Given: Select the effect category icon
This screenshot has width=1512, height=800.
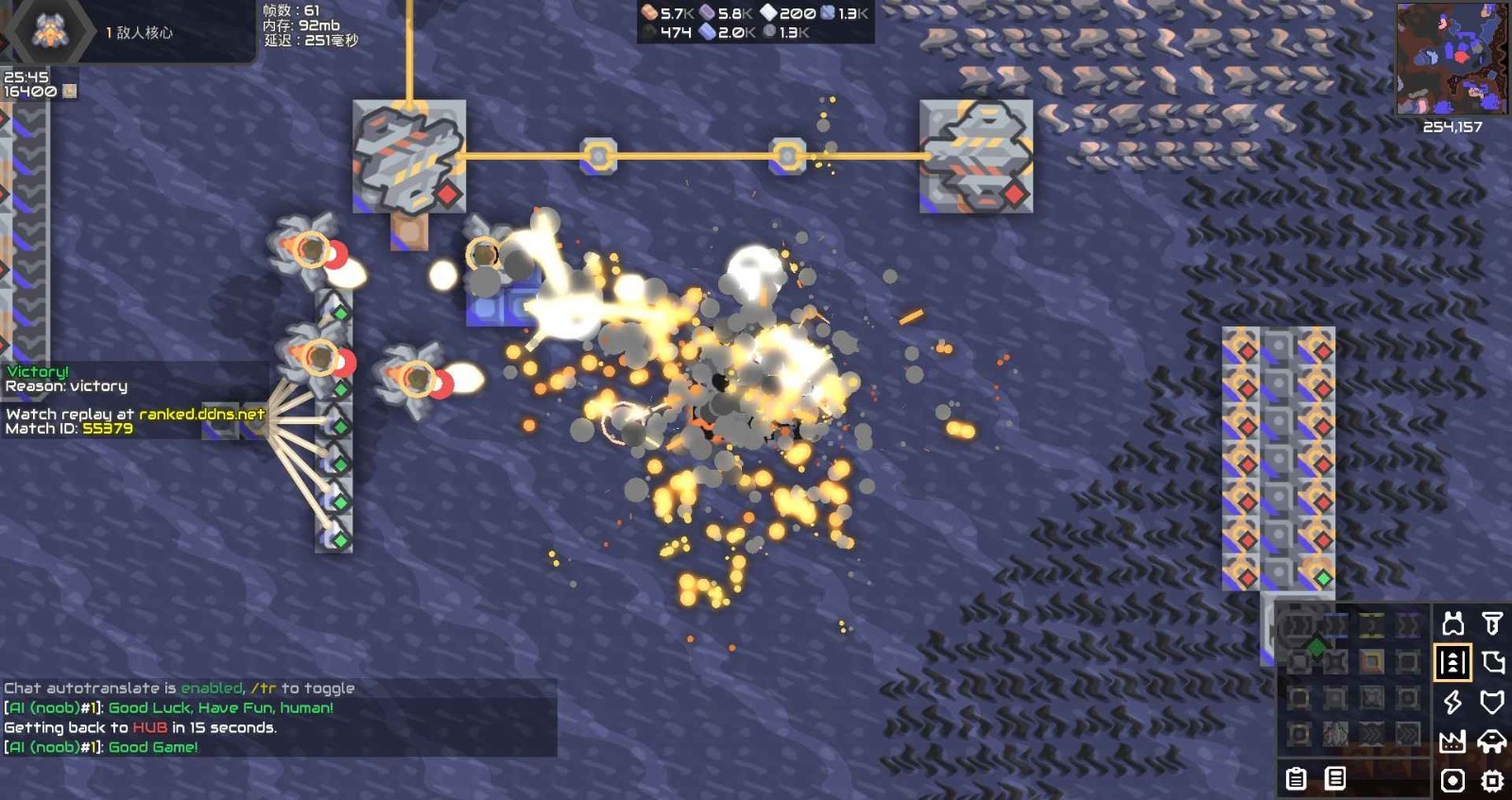Looking at the screenshot, I should tap(1452, 780).
